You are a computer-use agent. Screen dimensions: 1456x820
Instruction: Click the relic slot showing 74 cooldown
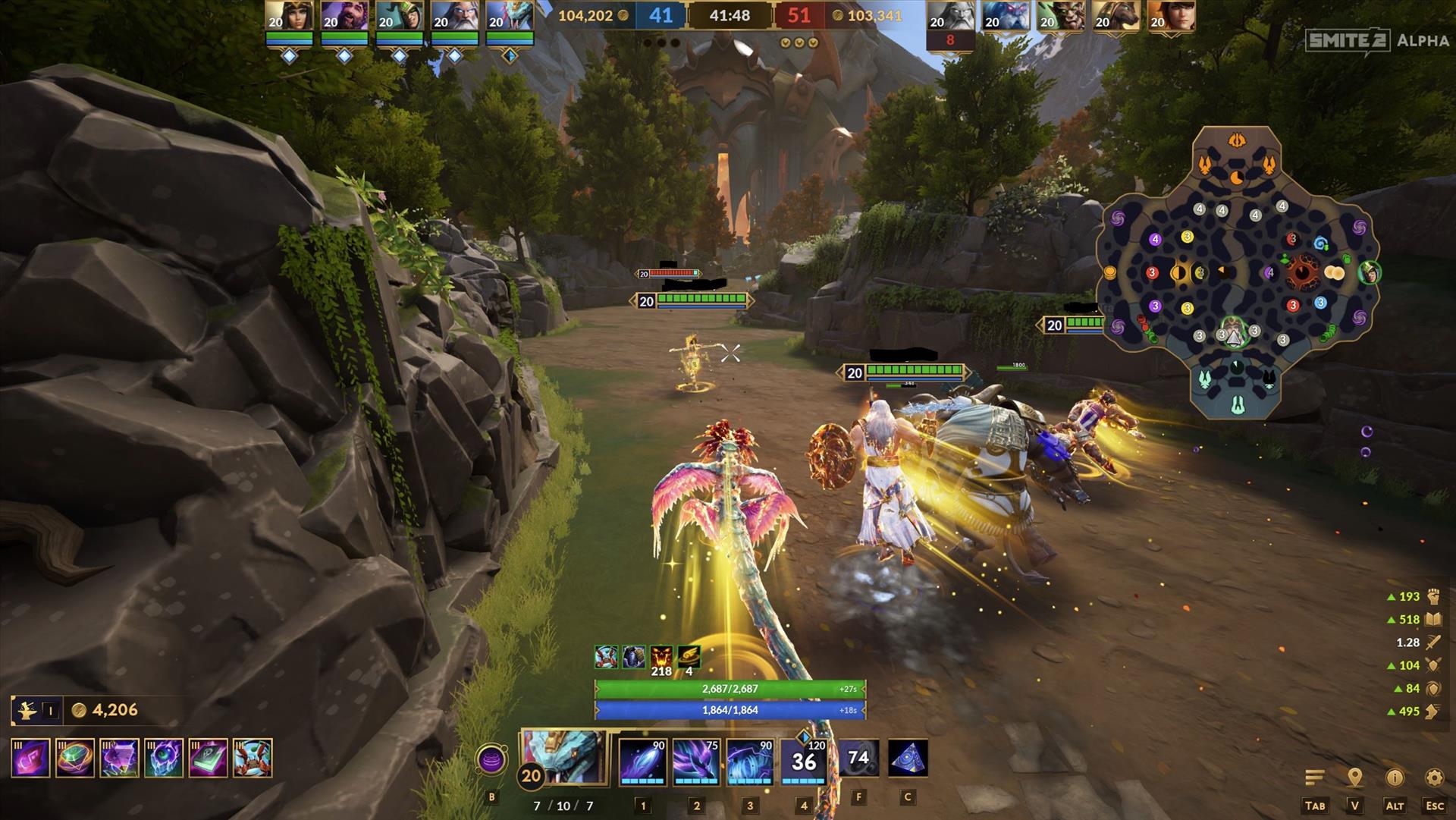coord(858,759)
